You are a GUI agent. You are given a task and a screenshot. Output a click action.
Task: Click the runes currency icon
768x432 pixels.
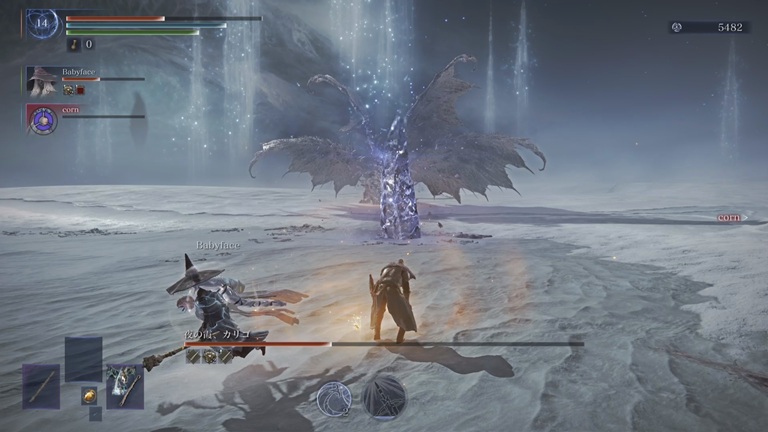[679, 27]
